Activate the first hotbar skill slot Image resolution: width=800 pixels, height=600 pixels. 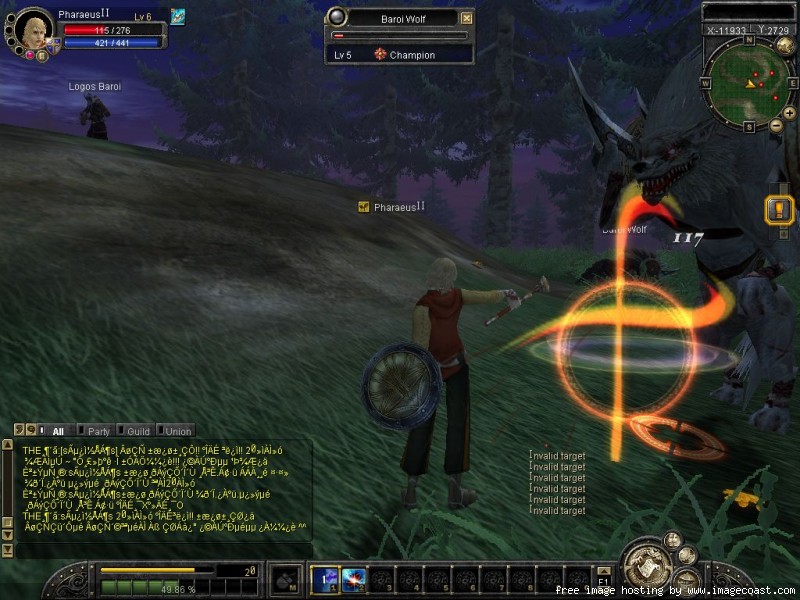point(325,578)
